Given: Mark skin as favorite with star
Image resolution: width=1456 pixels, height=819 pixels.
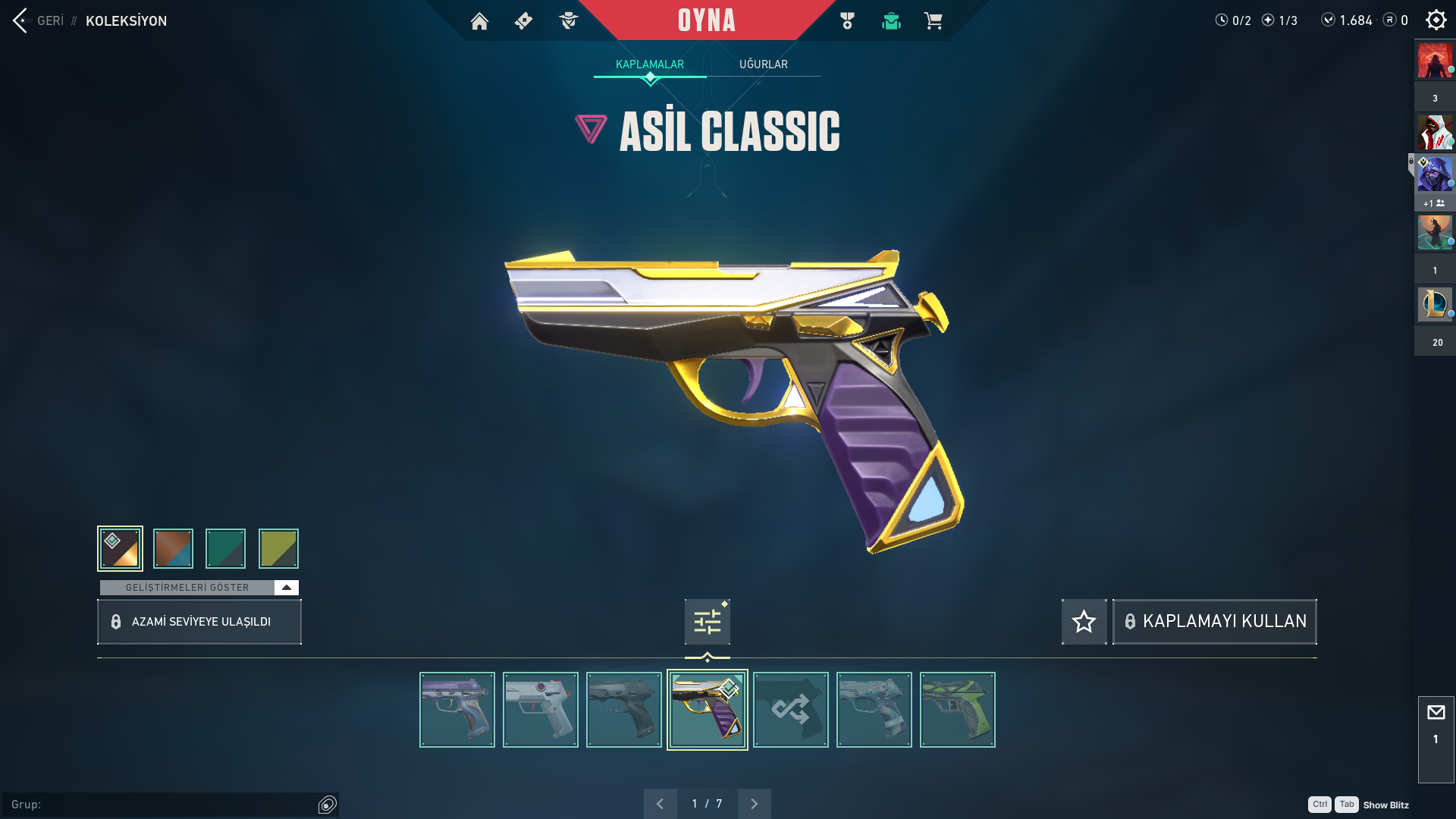Looking at the screenshot, I should [1084, 622].
